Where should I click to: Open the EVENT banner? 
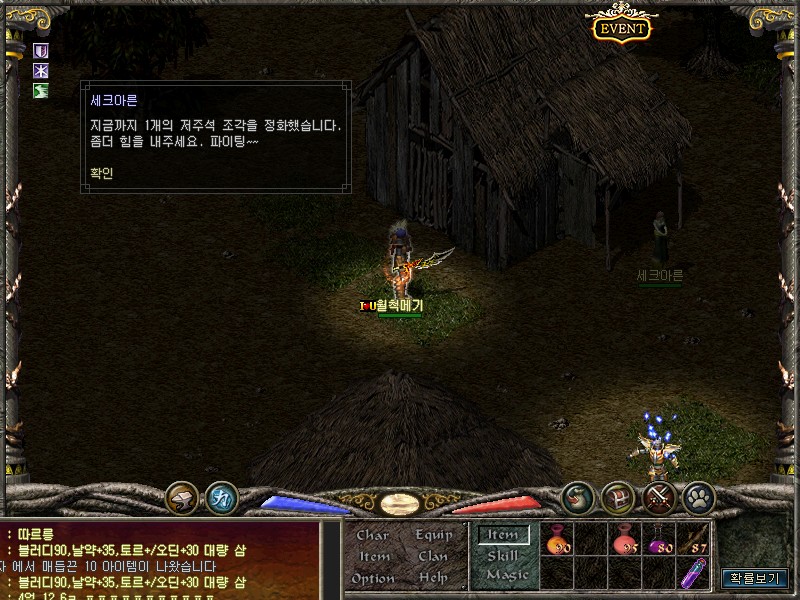coord(622,29)
